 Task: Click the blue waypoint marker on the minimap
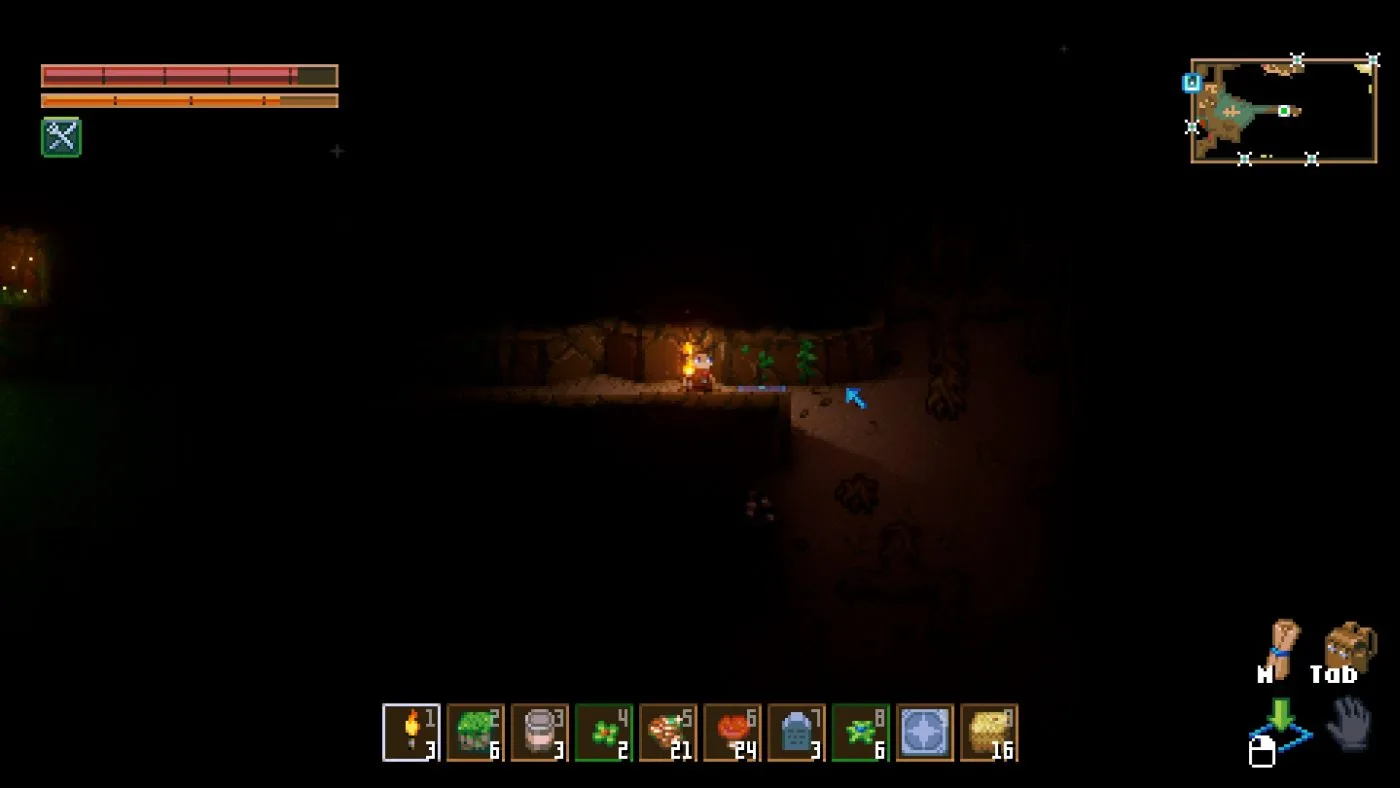click(1192, 83)
